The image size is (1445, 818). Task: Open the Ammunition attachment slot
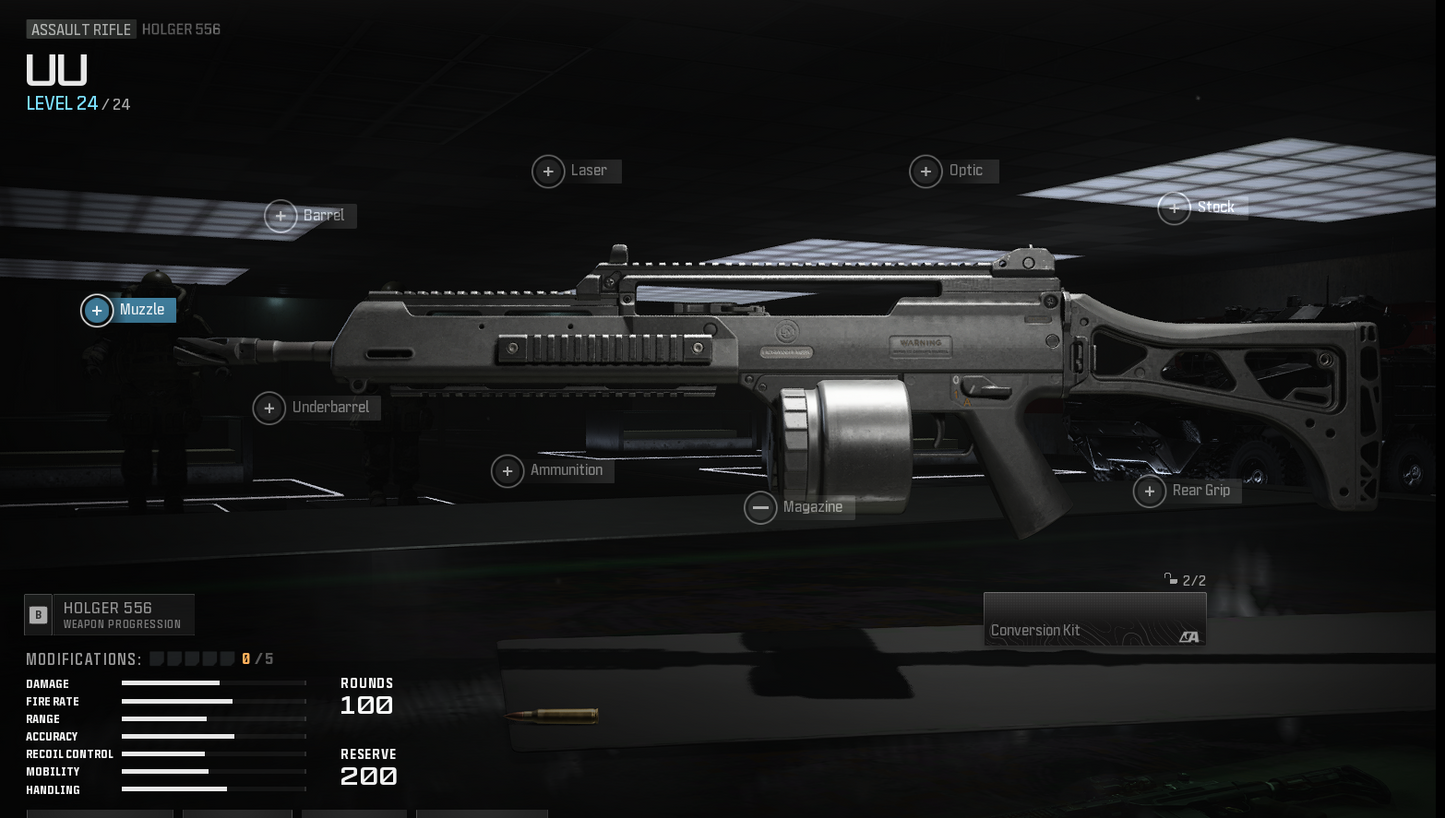pyautogui.click(x=507, y=470)
